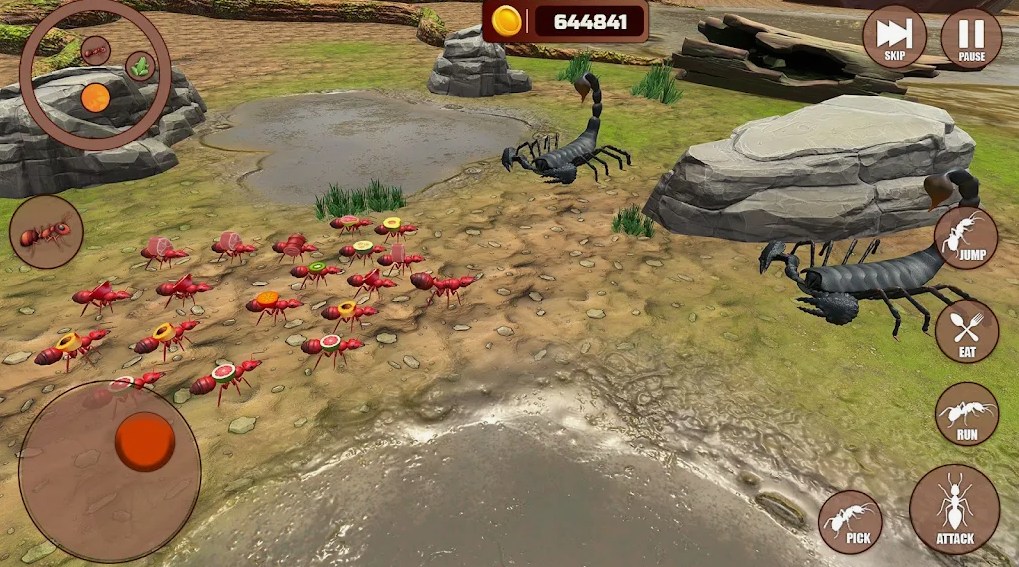Screen dimensions: 1019x567
Task: Activate the Jump action
Action: 965,238
